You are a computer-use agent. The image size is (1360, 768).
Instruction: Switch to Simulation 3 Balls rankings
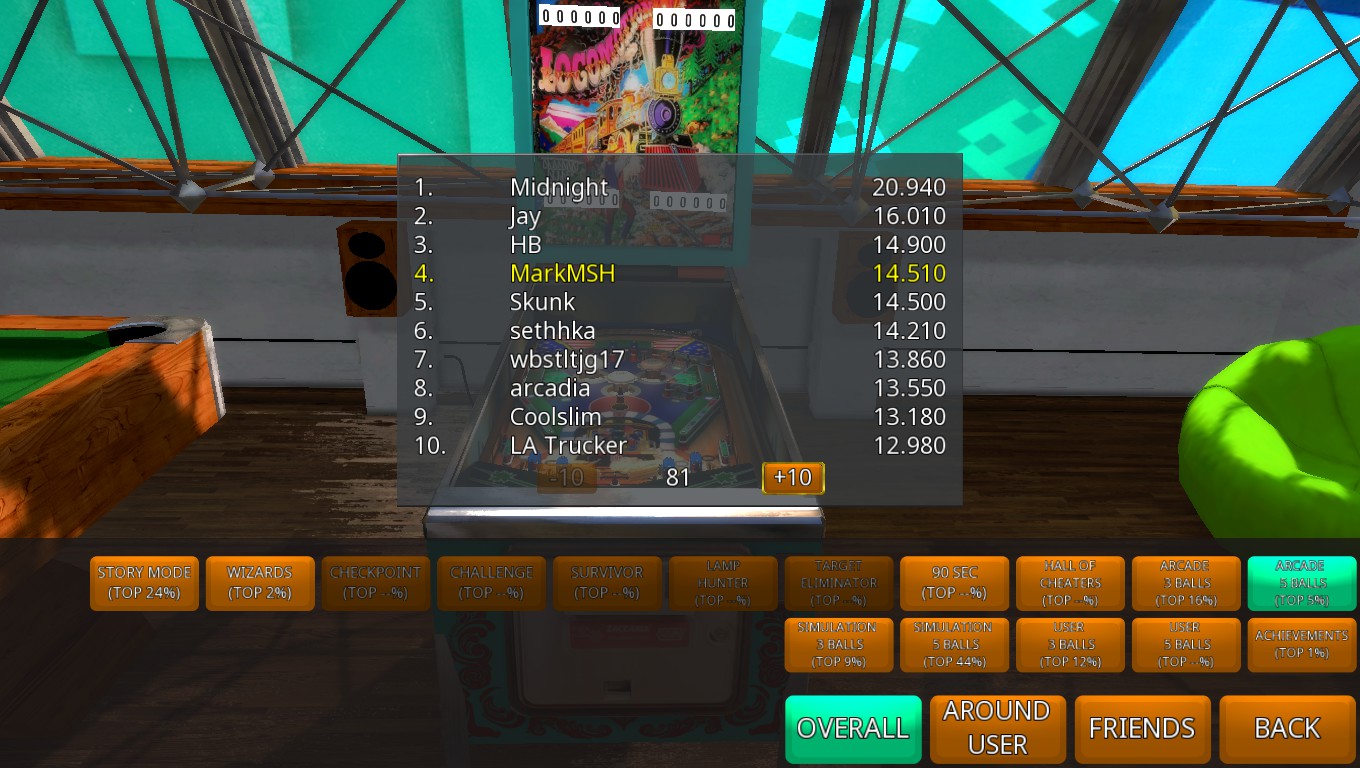coord(838,645)
